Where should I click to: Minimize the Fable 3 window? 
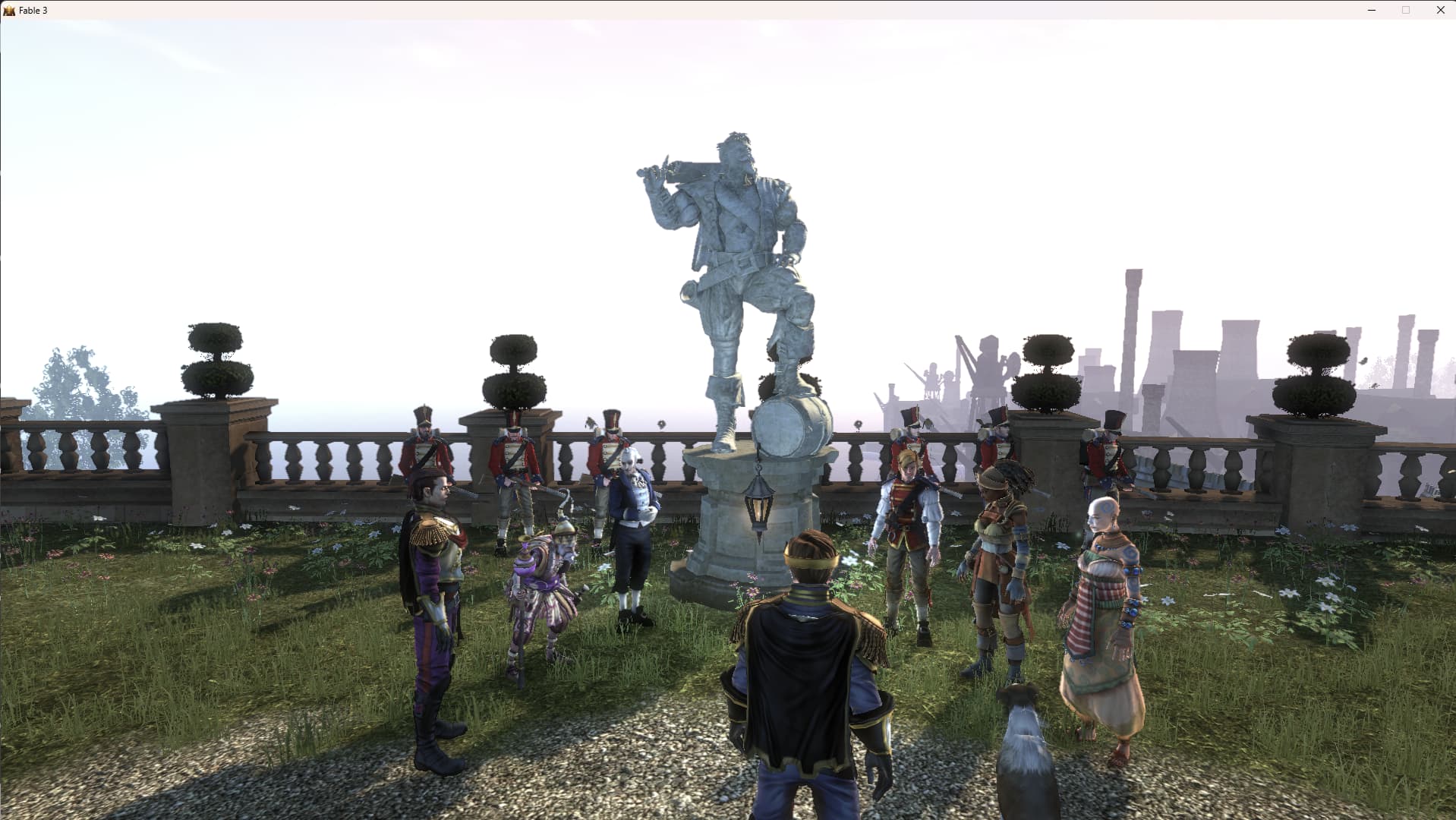[x=1371, y=10]
